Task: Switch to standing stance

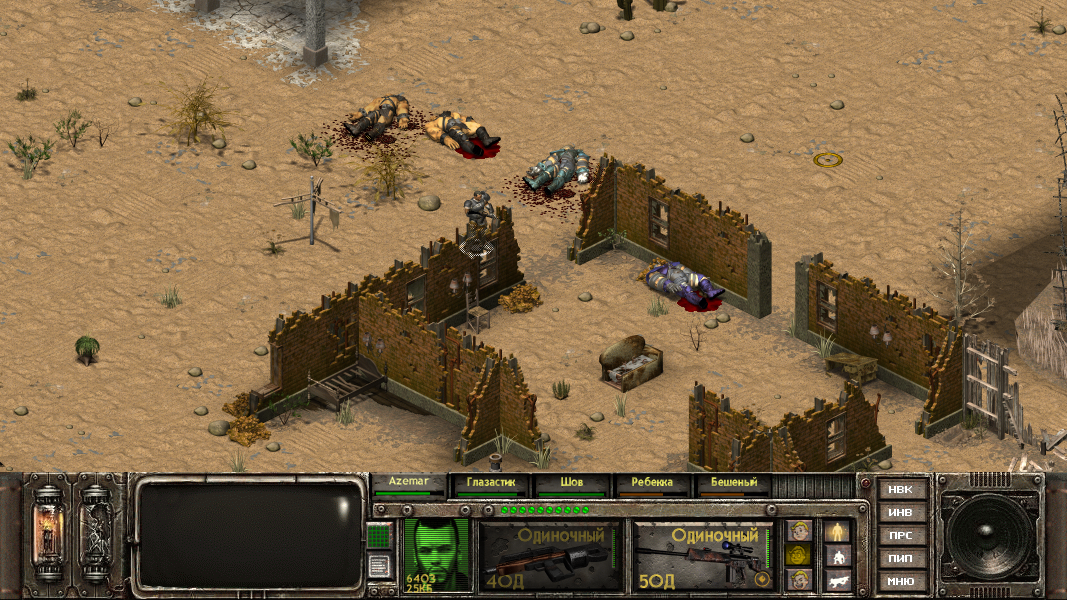Action: (836, 532)
